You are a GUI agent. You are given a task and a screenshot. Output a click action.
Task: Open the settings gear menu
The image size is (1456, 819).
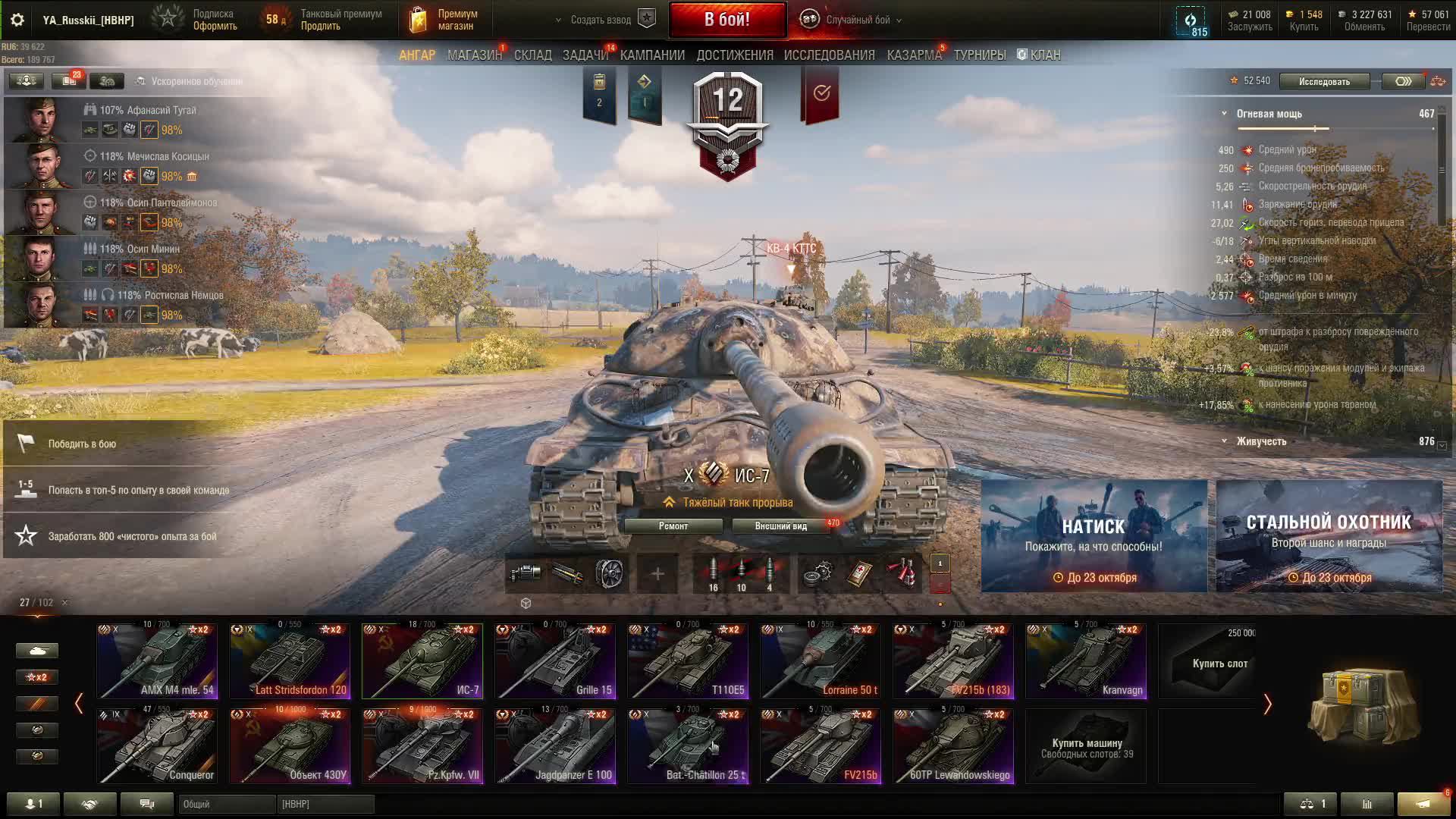pos(17,20)
